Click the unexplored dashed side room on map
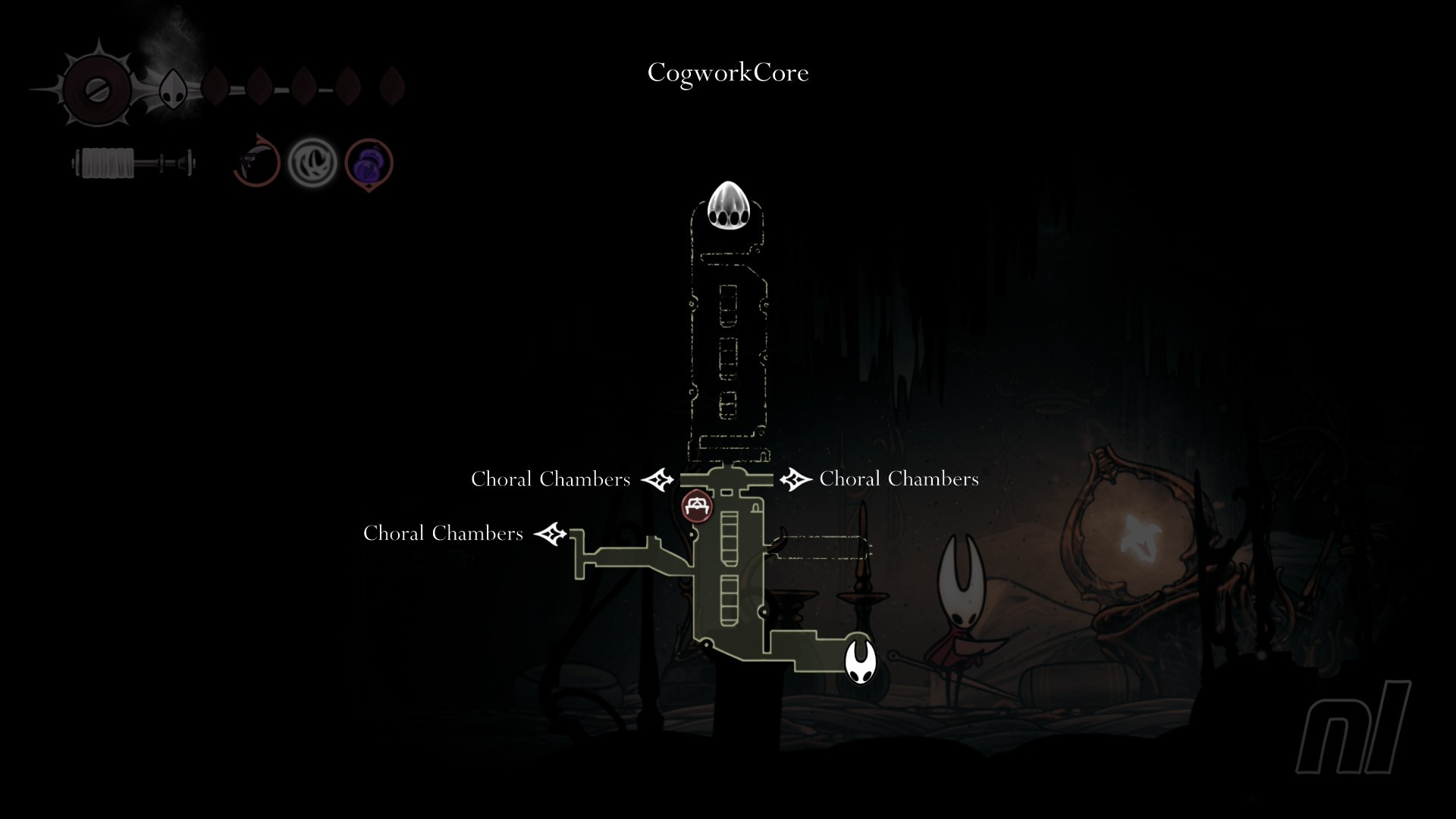This screenshot has height=819, width=1456. (x=822, y=547)
